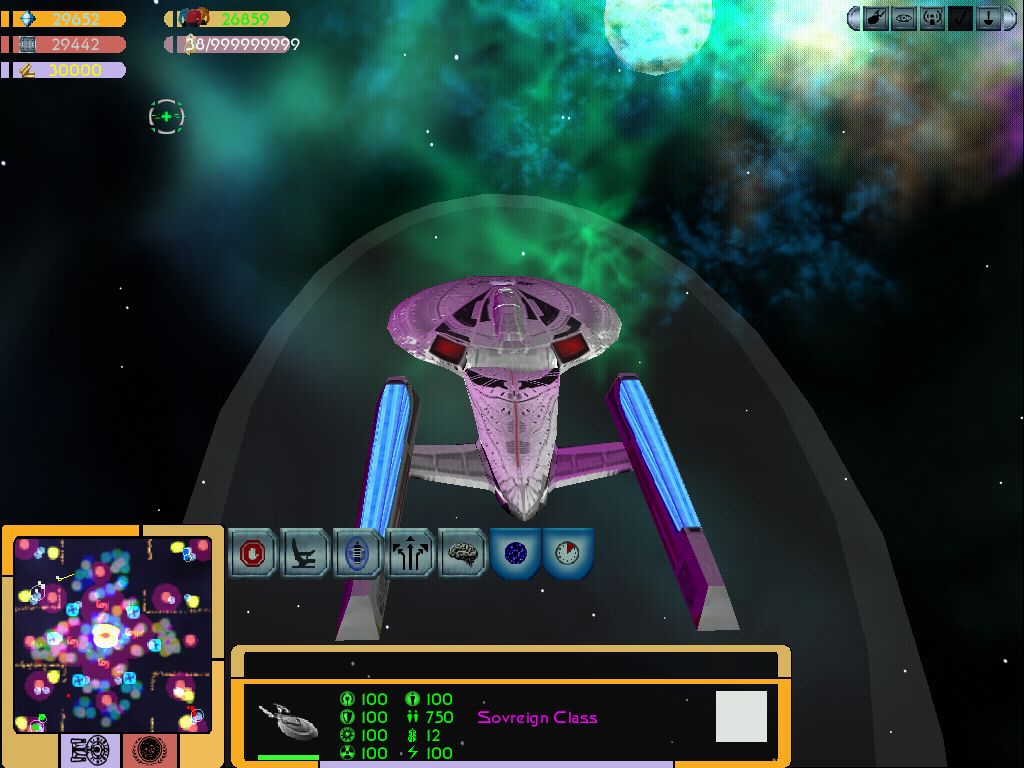Activate the red stop-hand command
The image size is (1024, 768).
(x=253, y=553)
